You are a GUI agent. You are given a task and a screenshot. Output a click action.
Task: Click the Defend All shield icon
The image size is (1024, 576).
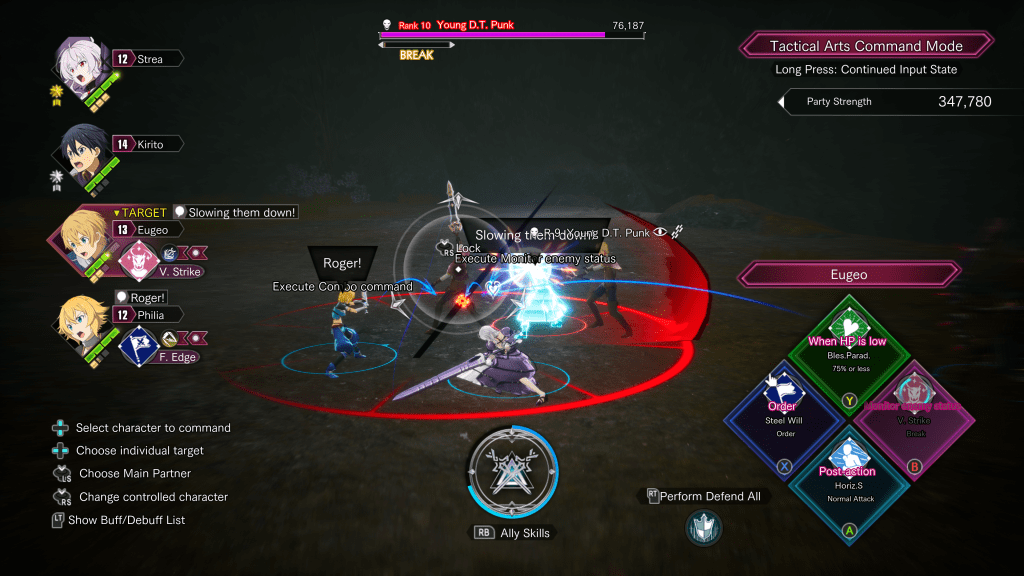[x=704, y=527]
